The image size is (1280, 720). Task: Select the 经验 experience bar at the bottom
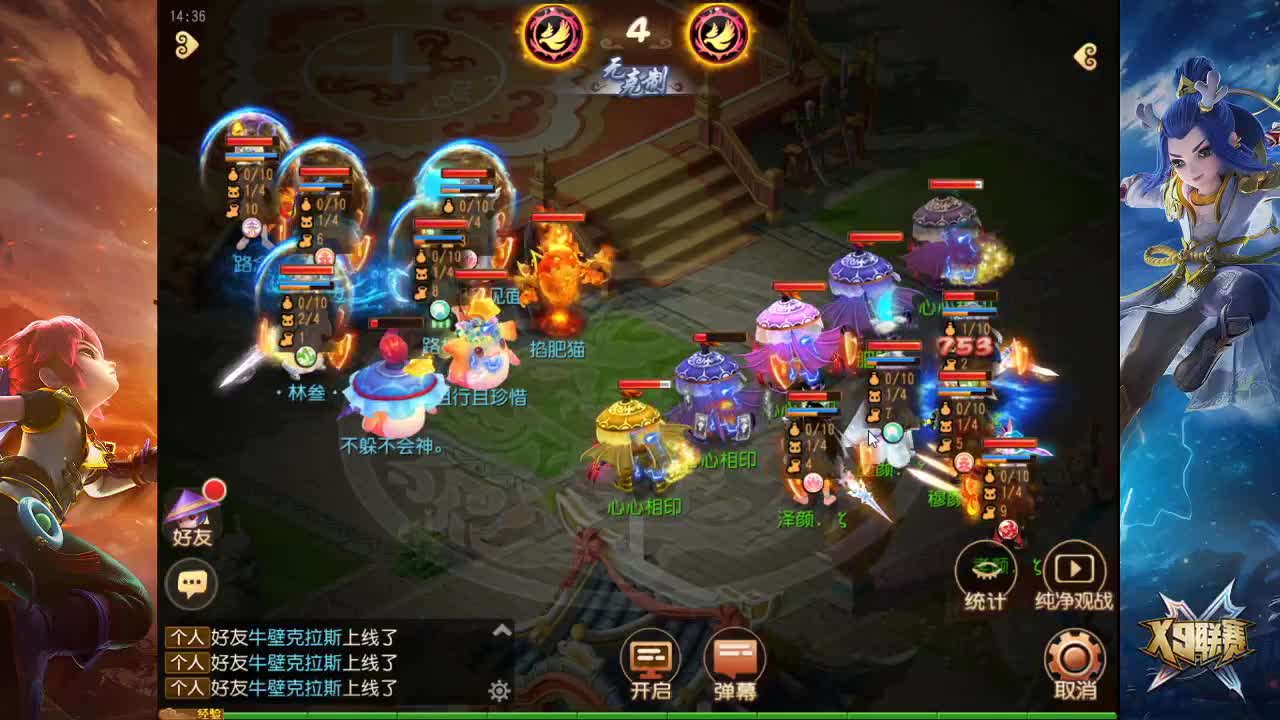point(210,716)
